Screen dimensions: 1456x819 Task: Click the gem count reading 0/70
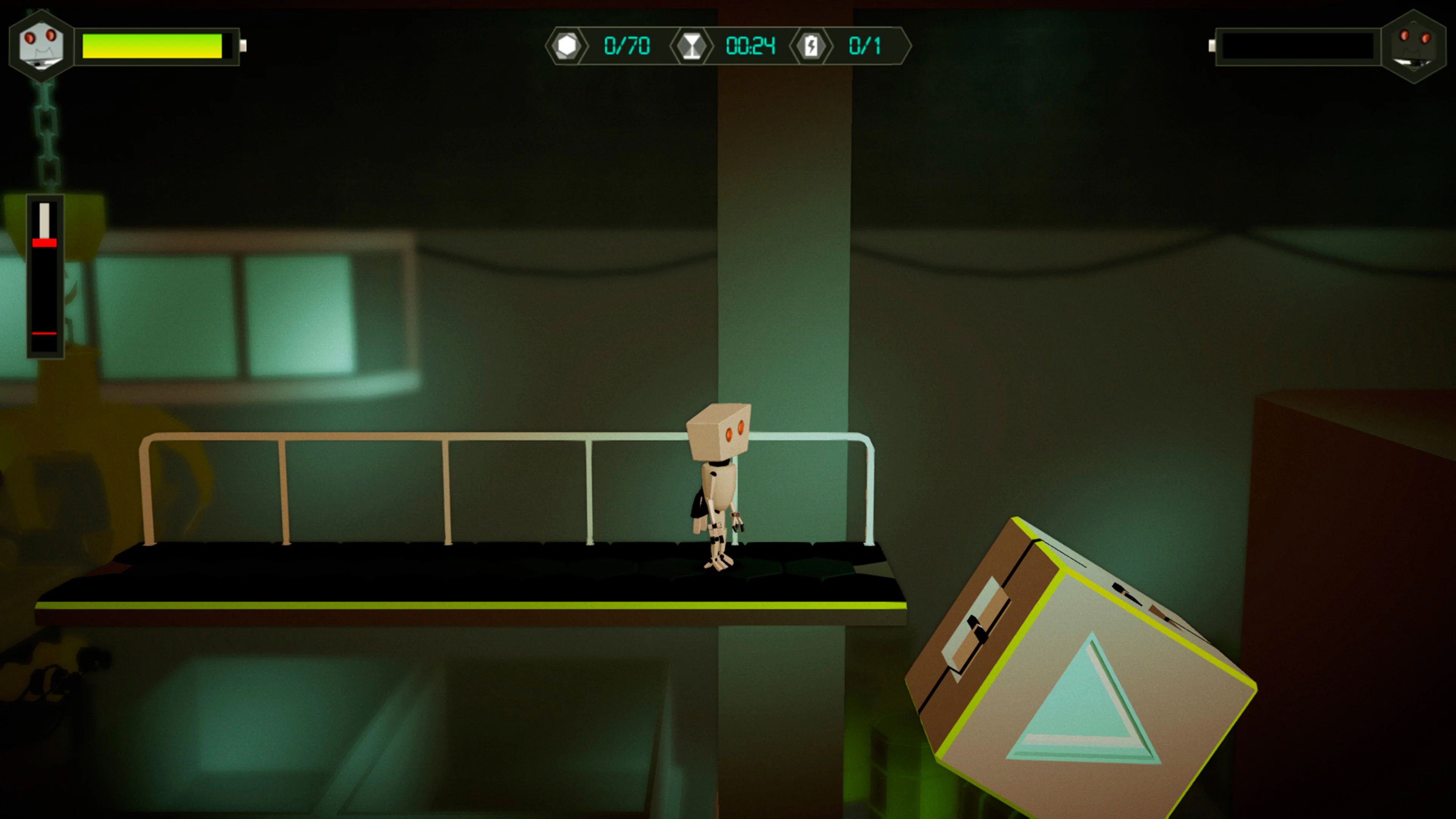(628, 45)
